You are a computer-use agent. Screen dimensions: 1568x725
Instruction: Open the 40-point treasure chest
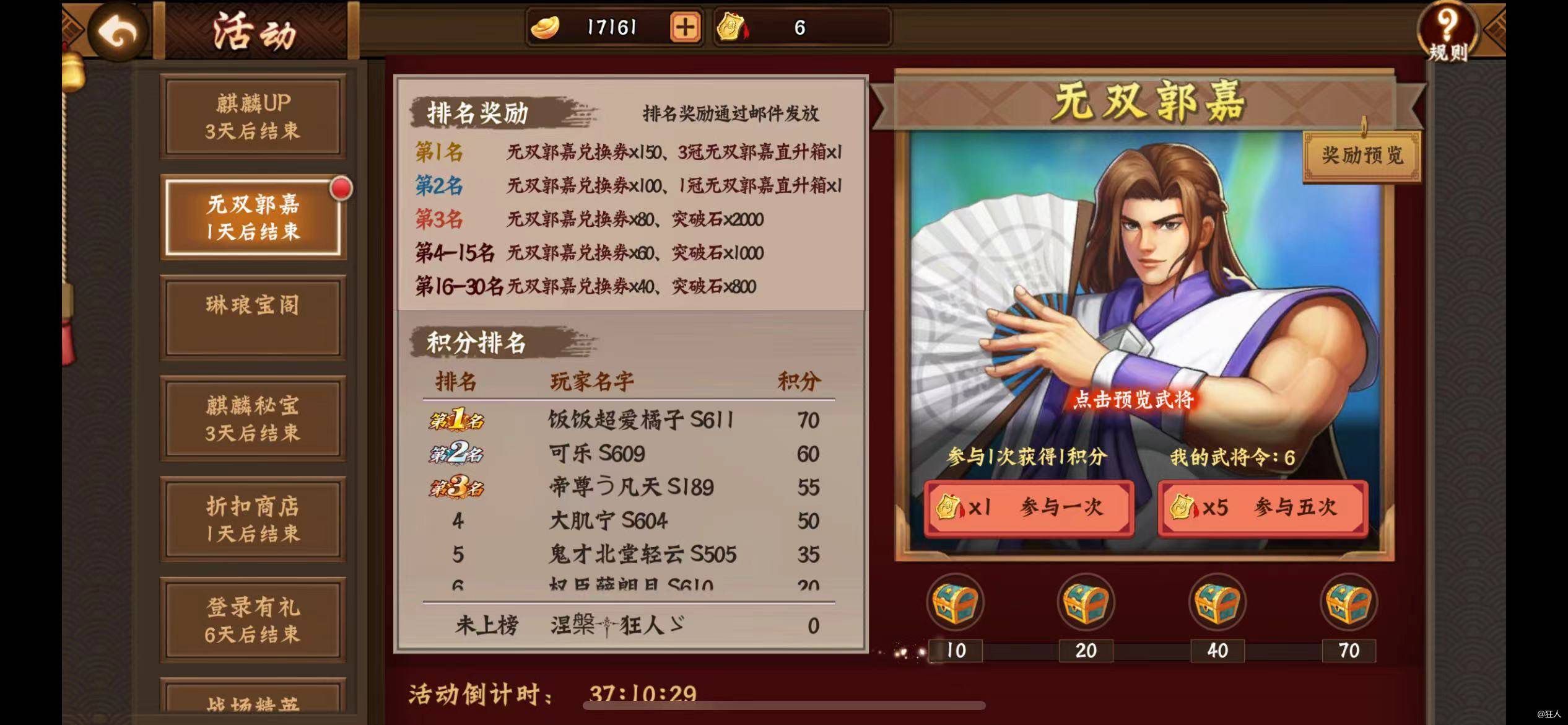click(1218, 603)
